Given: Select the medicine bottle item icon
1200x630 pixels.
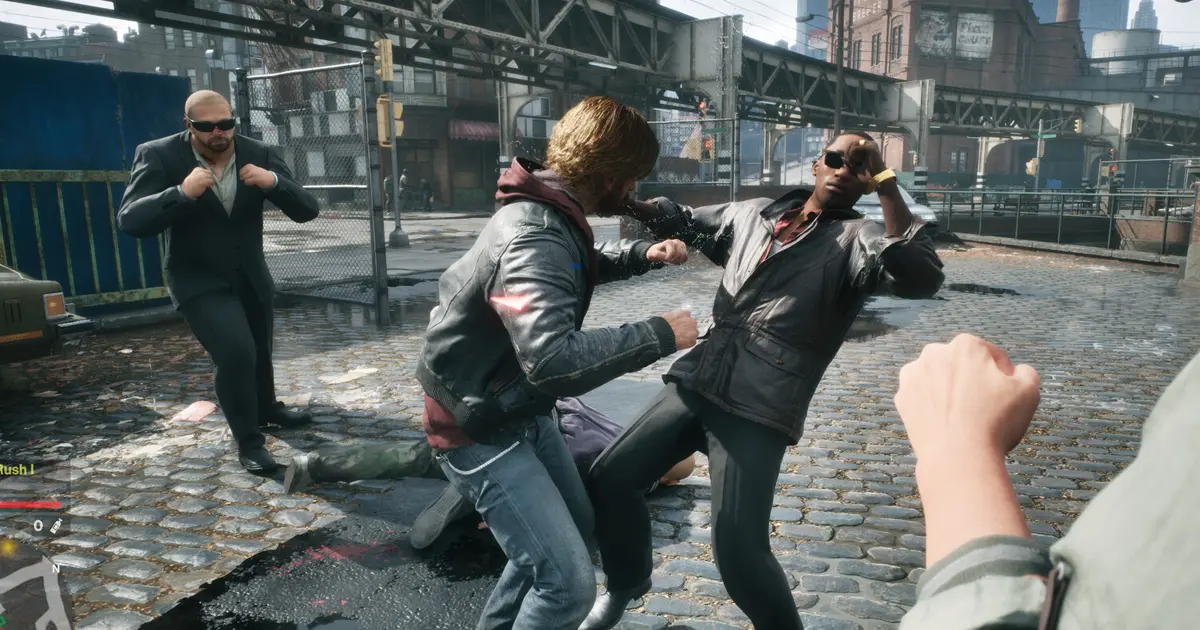Looking at the screenshot, I should pyautogui.click(x=57, y=525).
